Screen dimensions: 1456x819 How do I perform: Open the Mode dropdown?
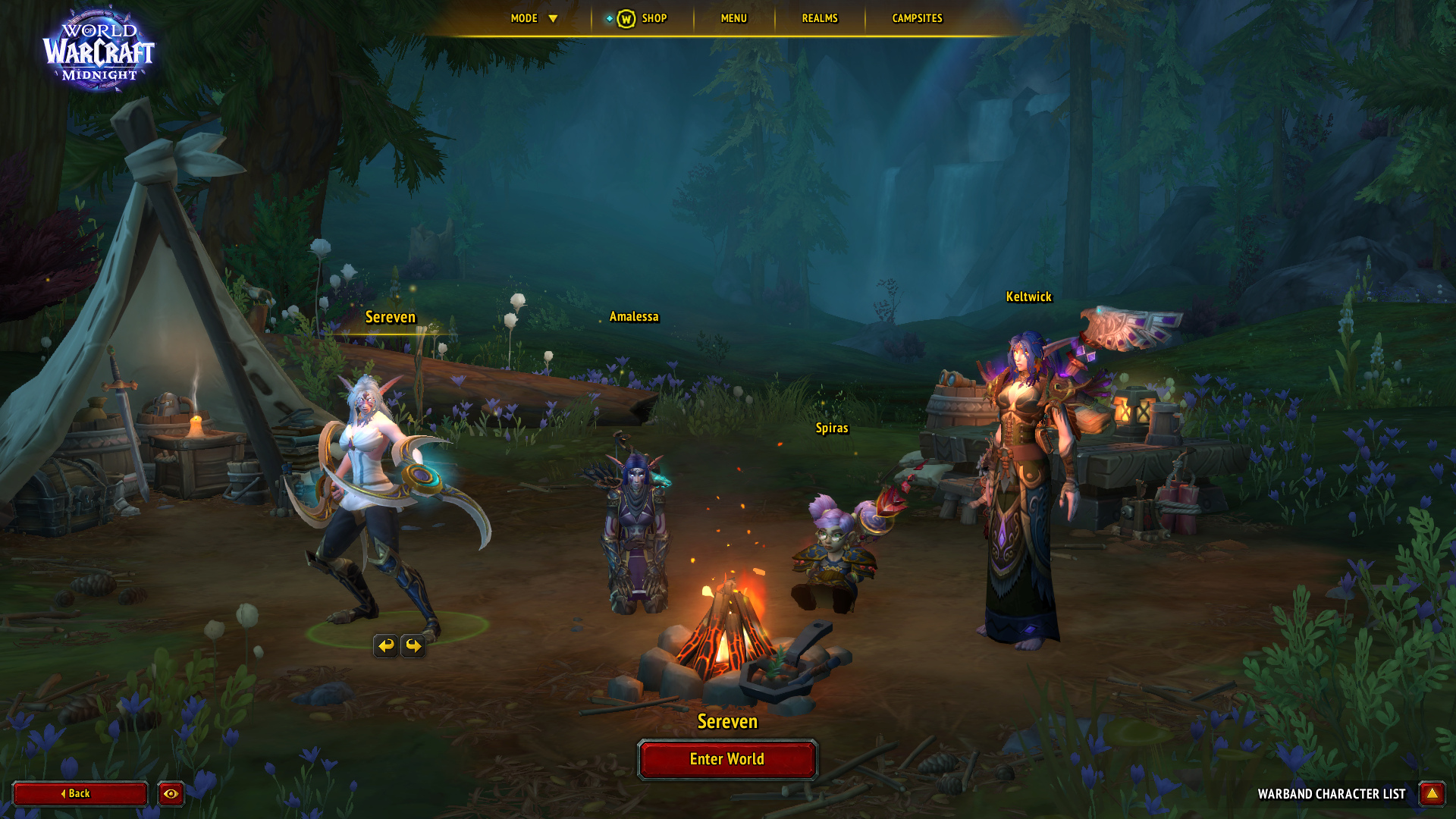(534, 18)
